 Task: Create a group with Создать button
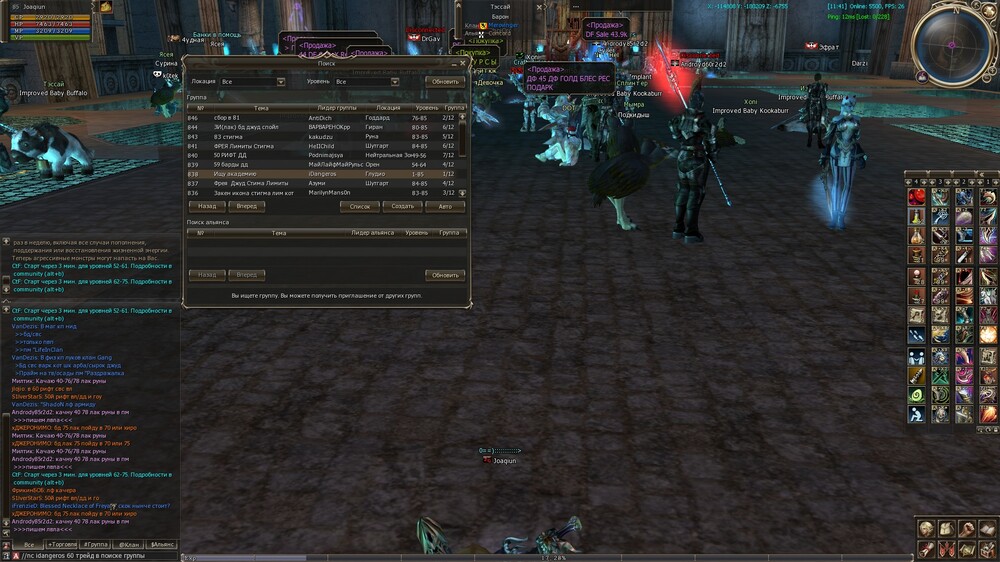coord(402,206)
